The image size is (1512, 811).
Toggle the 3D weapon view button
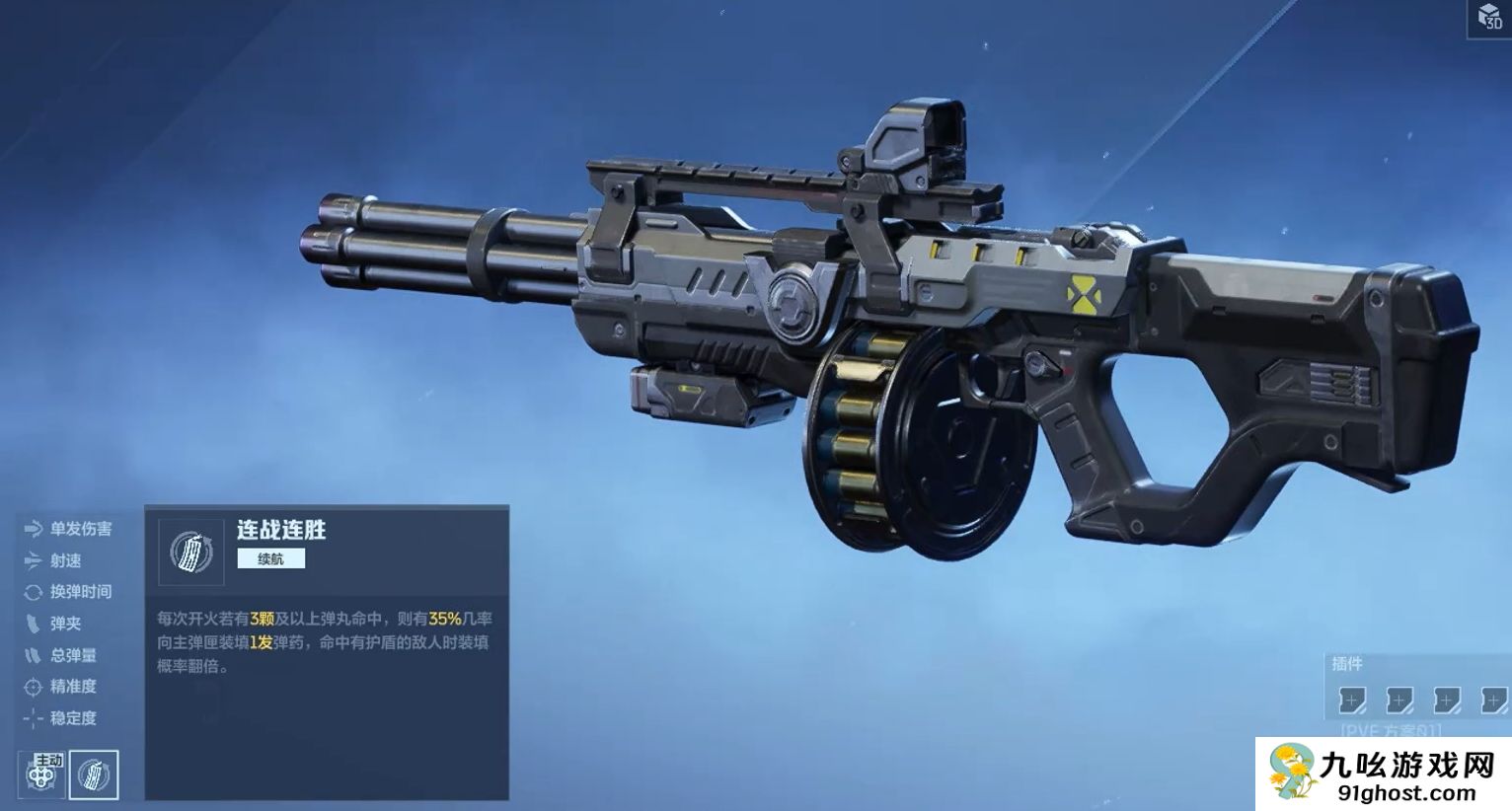point(1489,17)
